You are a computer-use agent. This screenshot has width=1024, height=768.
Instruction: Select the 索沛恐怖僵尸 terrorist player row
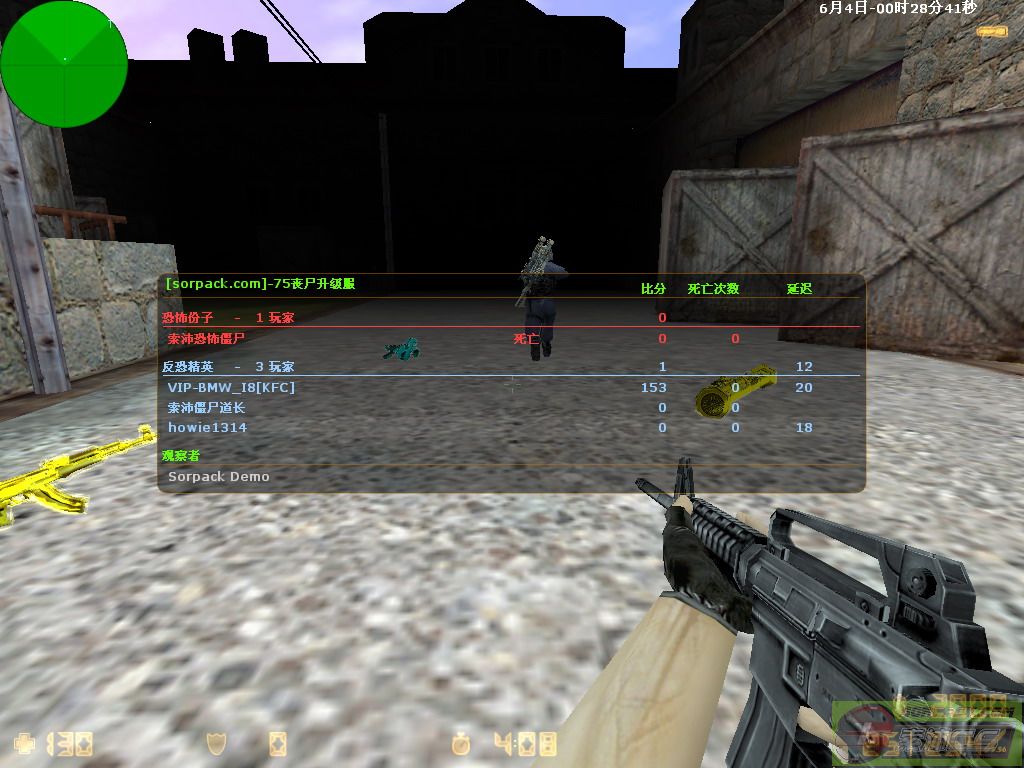(206, 338)
